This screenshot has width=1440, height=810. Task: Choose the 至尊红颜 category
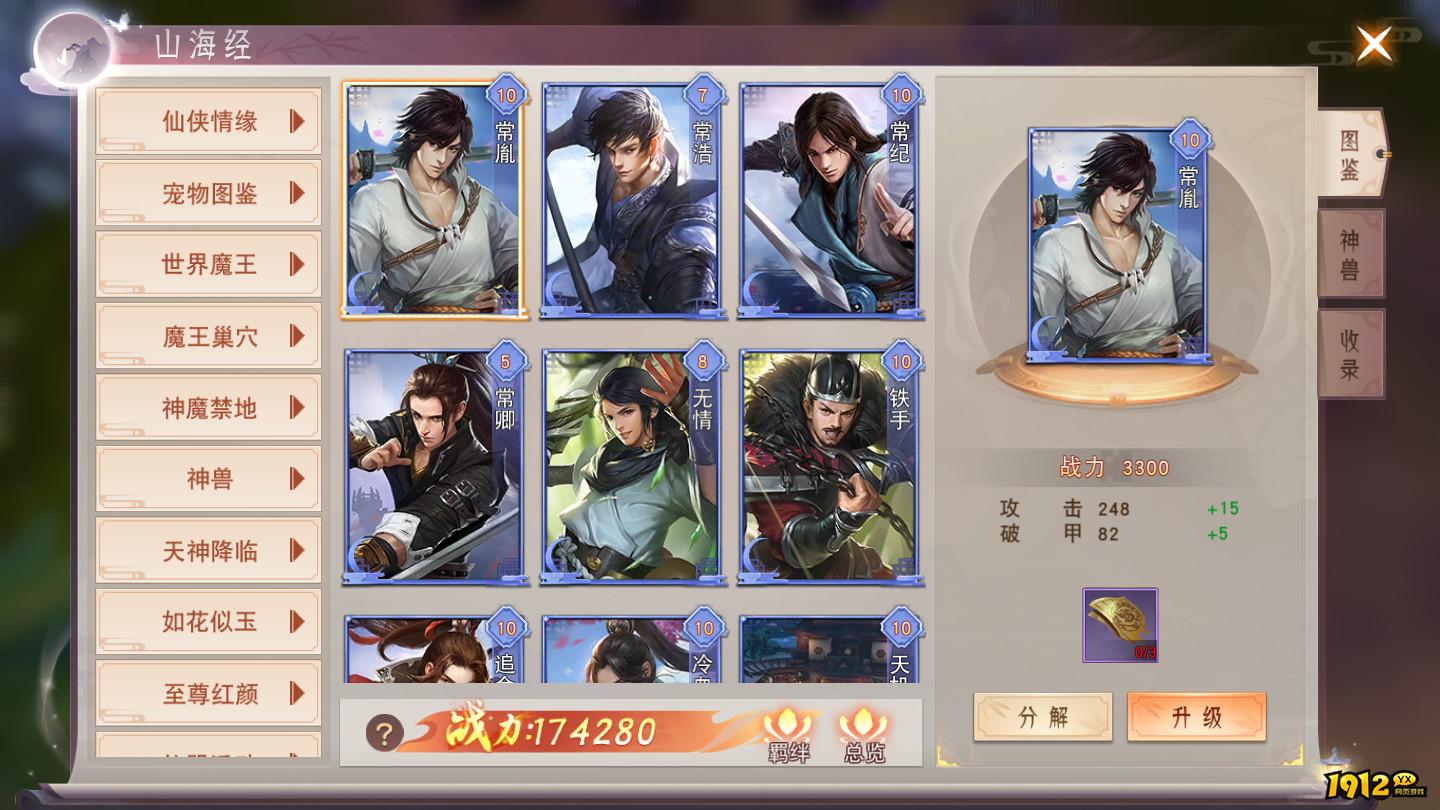208,693
